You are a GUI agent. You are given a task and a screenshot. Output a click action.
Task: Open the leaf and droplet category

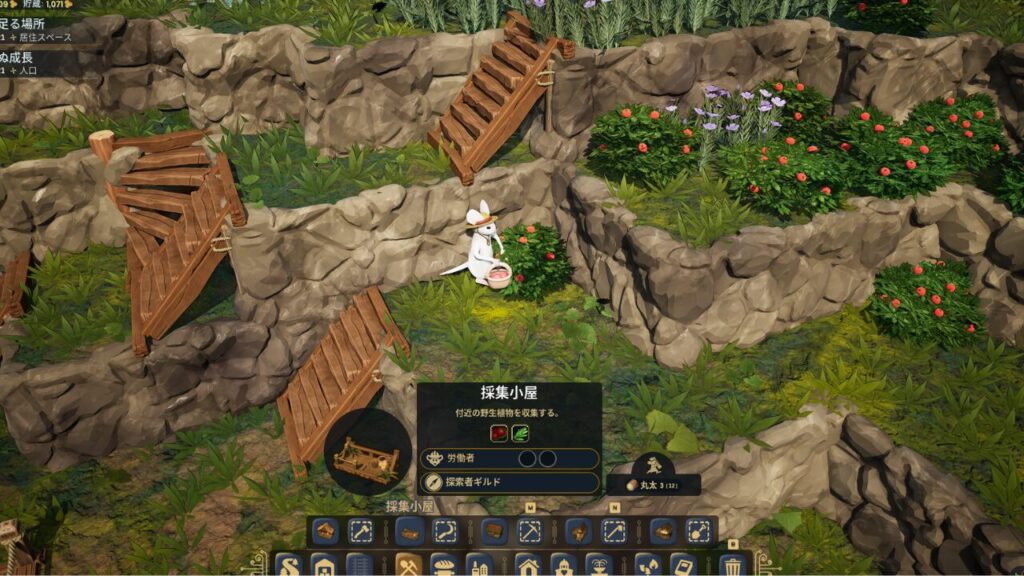[x=648, y=565]
